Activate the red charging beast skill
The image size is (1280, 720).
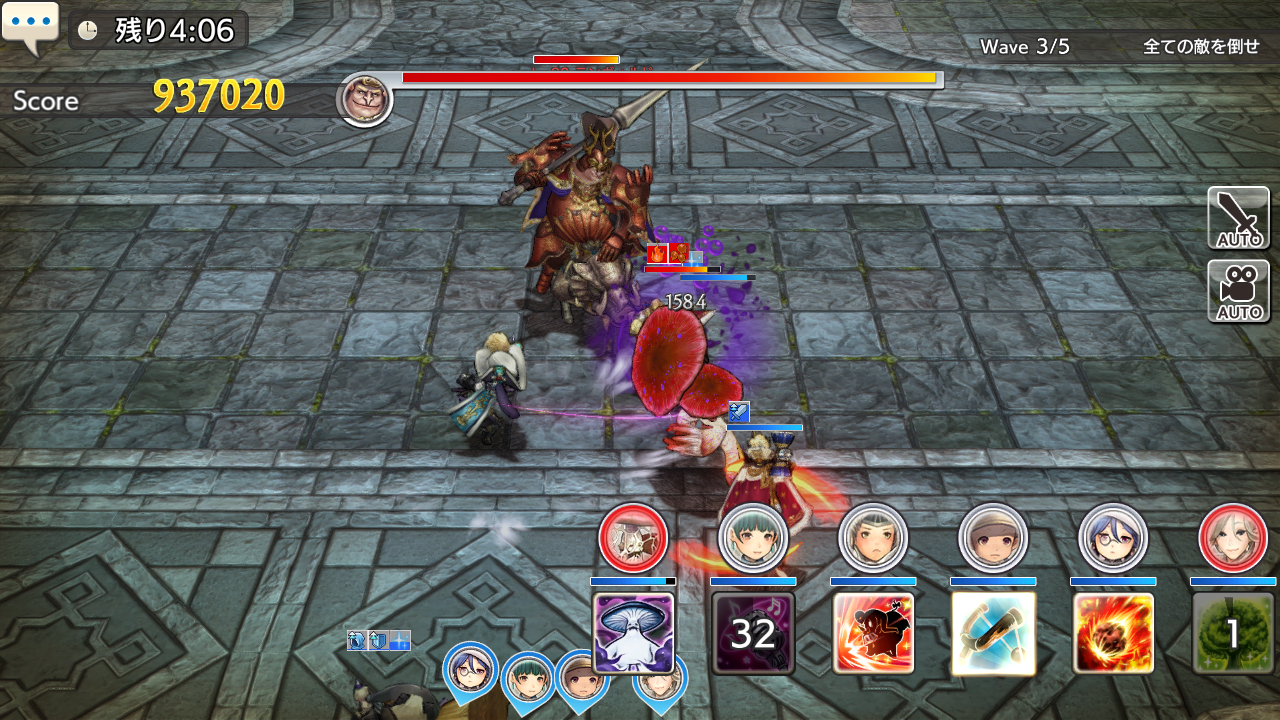pos(873,633)
